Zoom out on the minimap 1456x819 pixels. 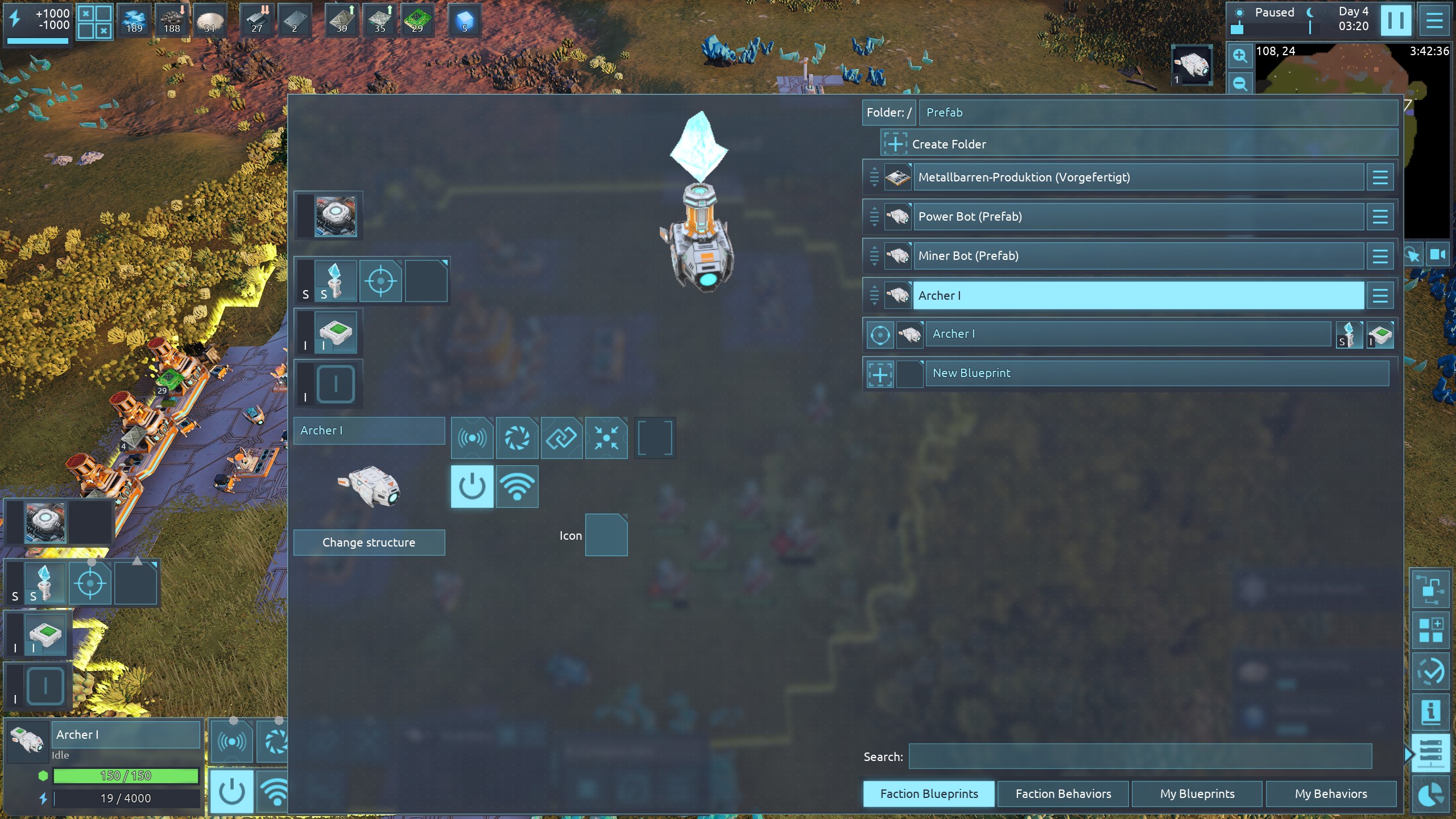pyautogui.click(x=1240, y=84)
